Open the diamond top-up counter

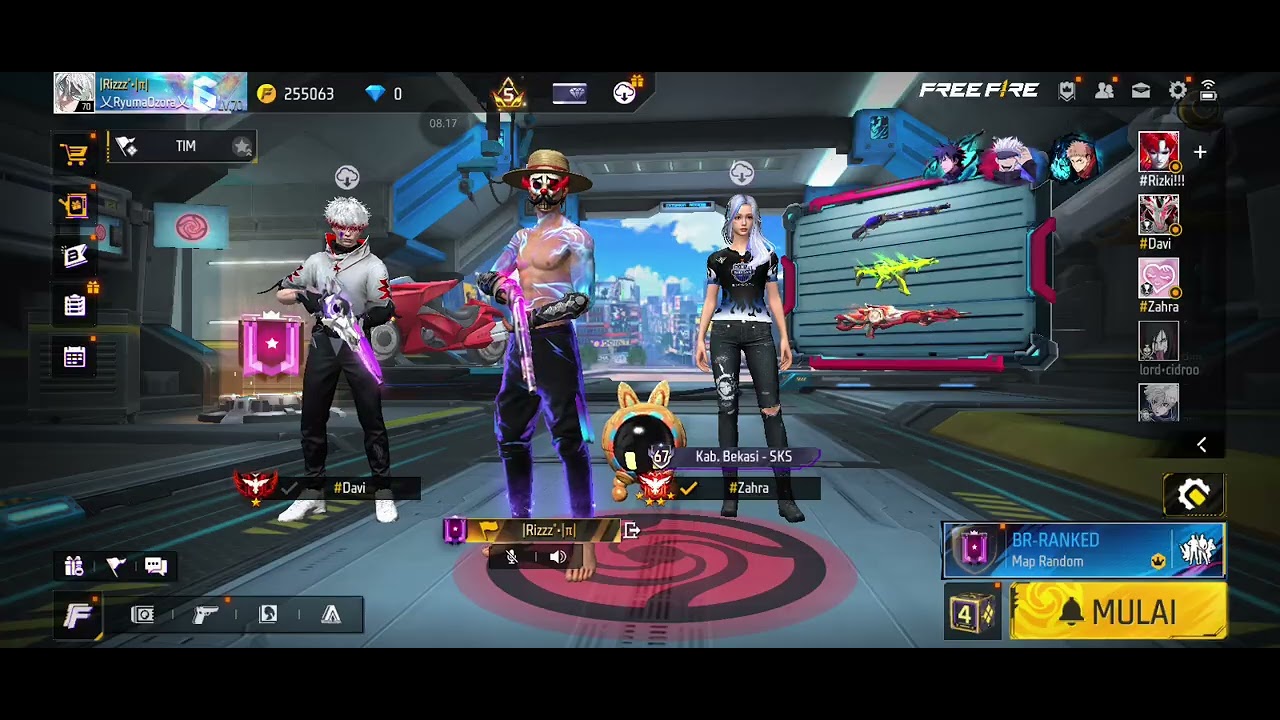click(384, 93)
